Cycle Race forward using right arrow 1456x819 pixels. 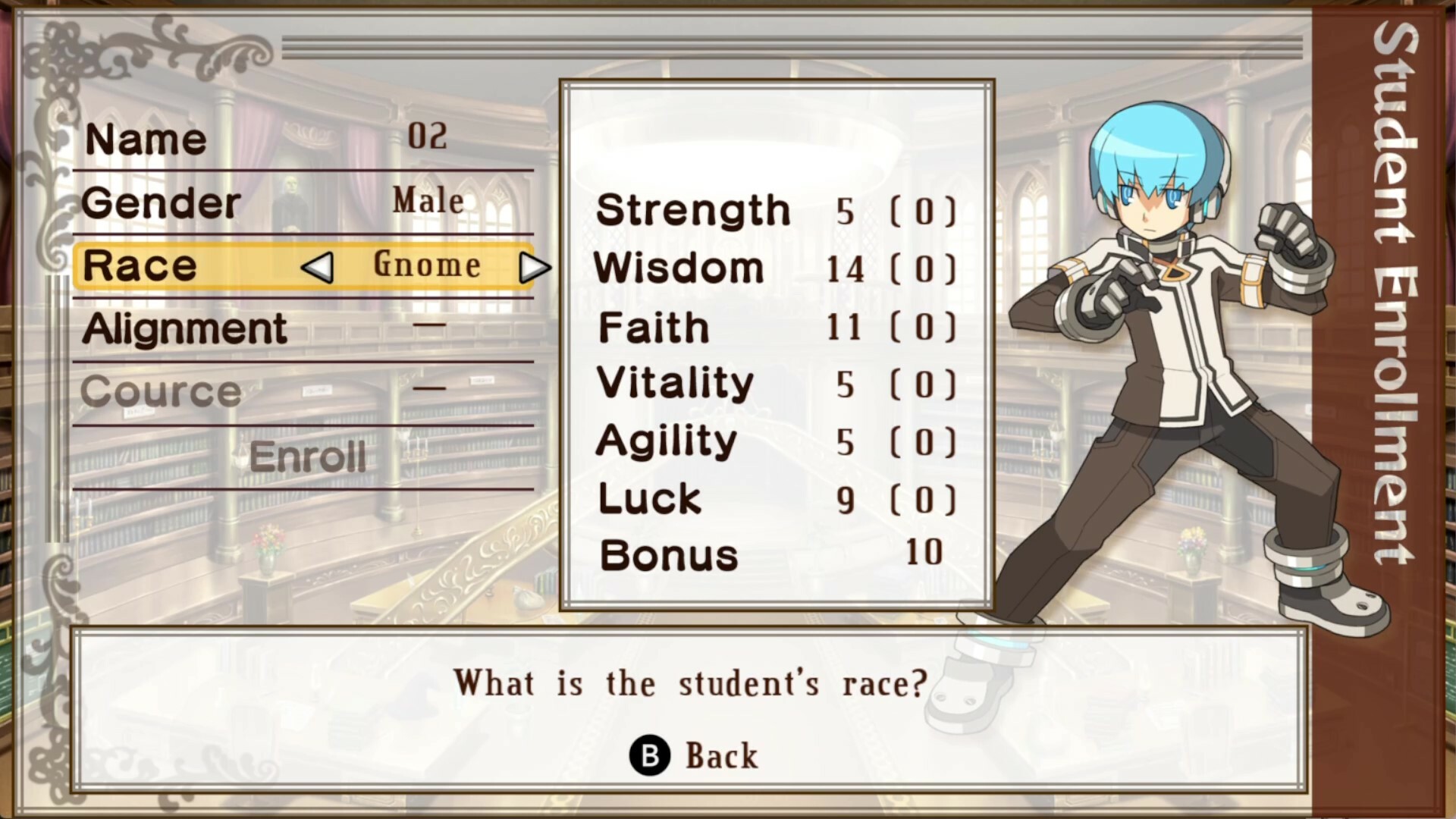click(533, 267)
